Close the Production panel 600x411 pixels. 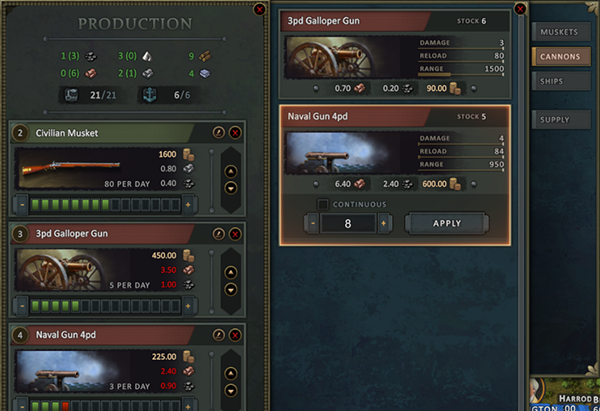pos(260,9)
